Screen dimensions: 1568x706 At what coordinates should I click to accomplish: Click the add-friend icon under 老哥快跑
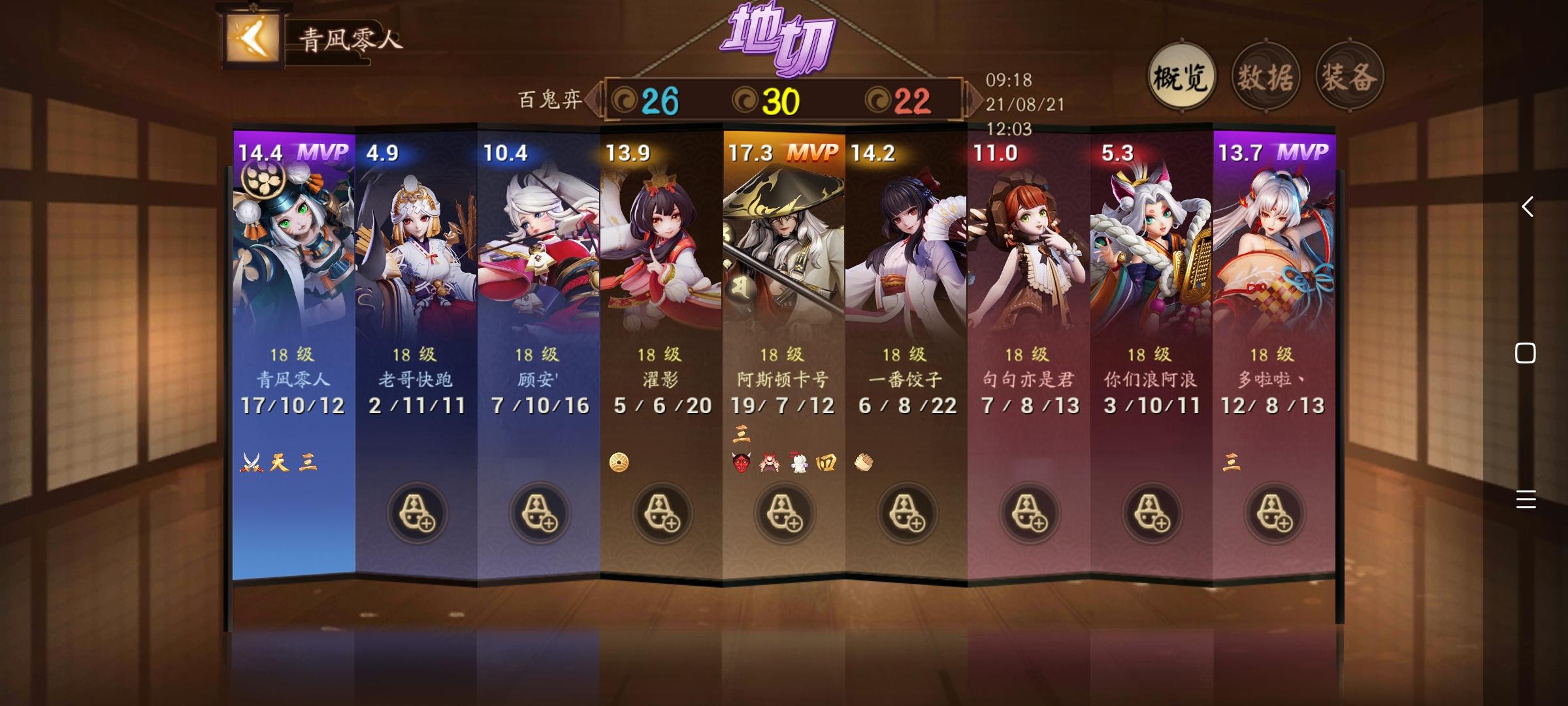[416, 514]
